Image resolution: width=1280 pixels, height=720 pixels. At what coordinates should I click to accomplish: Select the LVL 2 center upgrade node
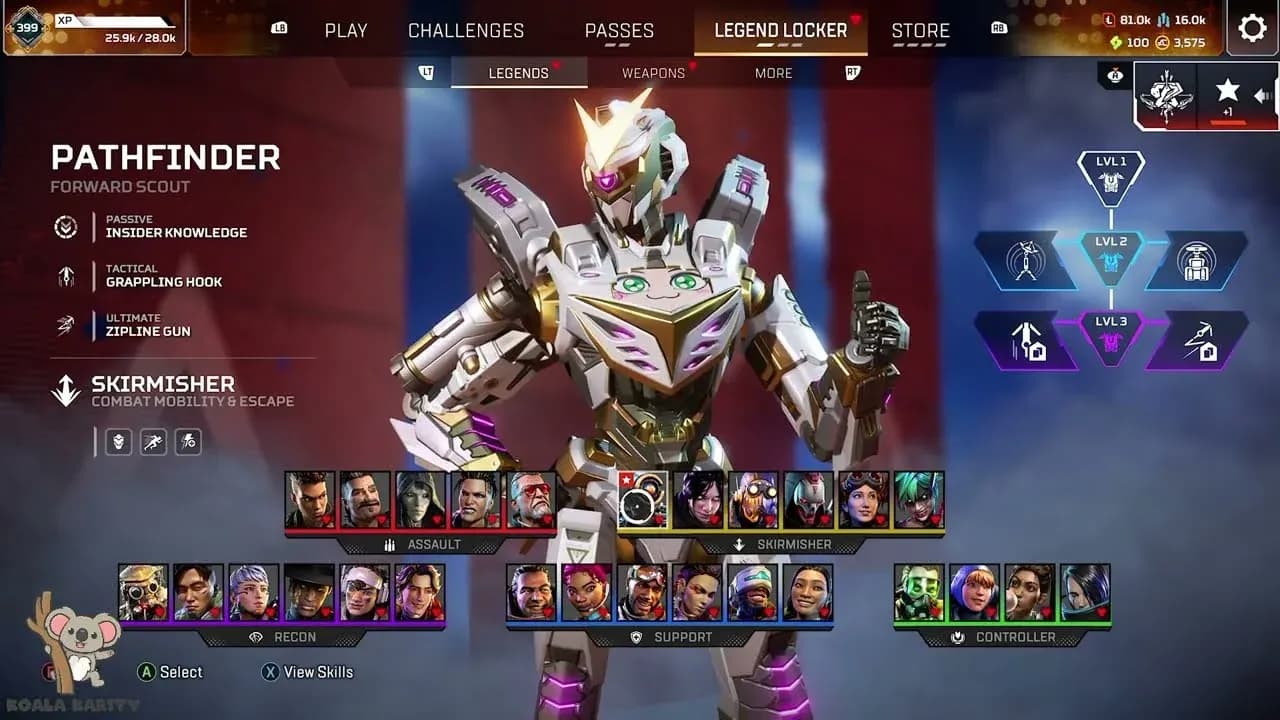pyautogui.click(x=1111, y=257)
